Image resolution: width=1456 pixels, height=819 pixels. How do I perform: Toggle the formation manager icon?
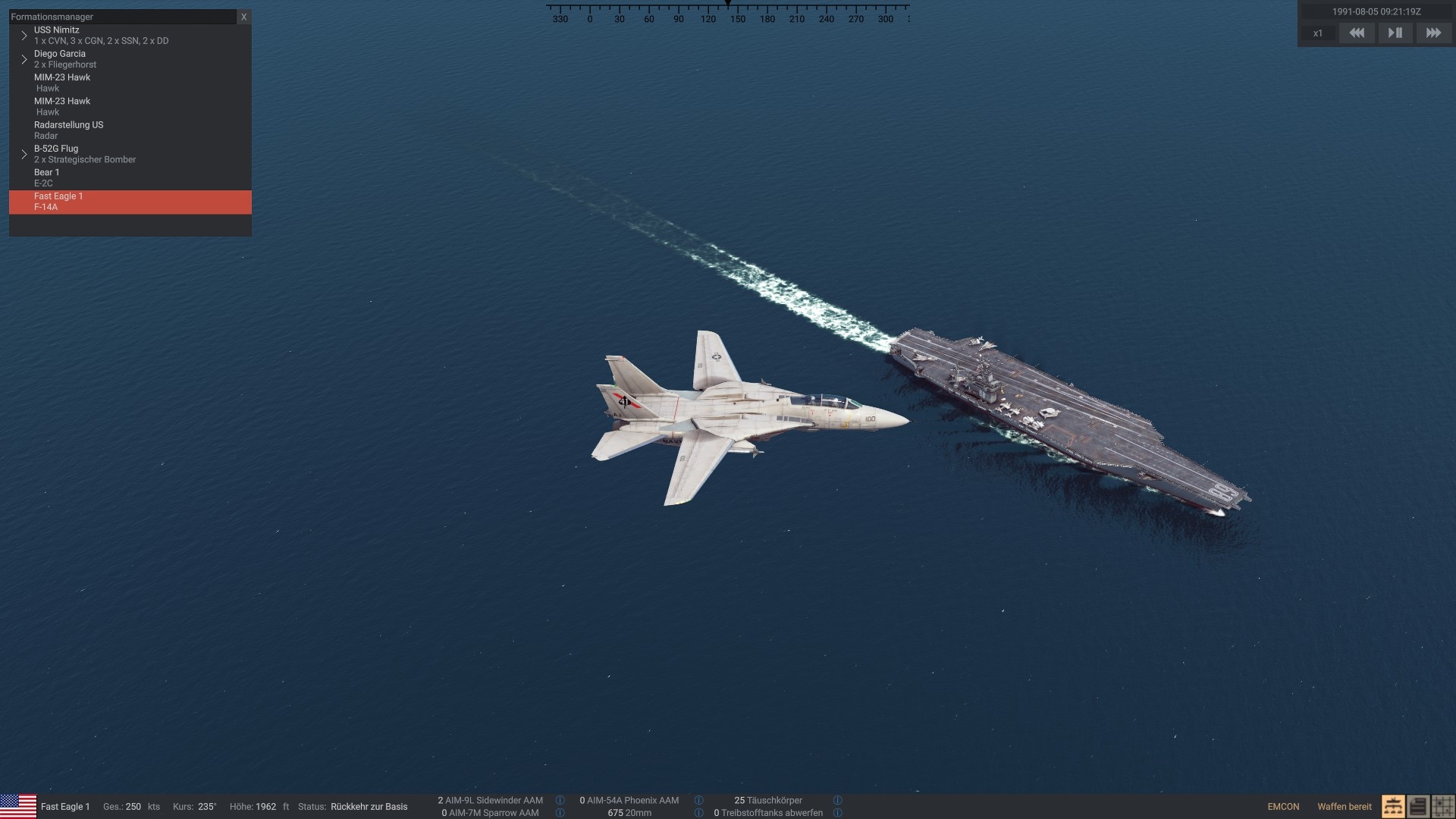click(1393, 806)
